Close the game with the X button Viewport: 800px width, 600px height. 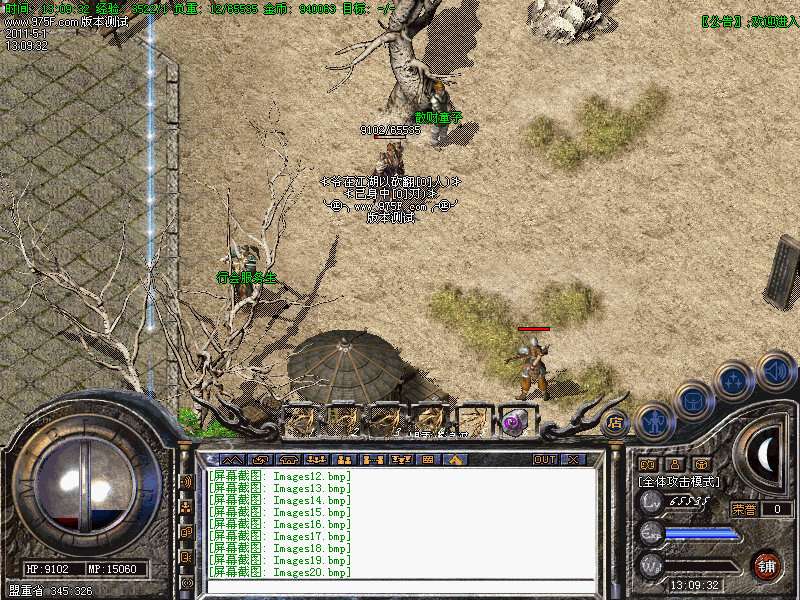574,460
